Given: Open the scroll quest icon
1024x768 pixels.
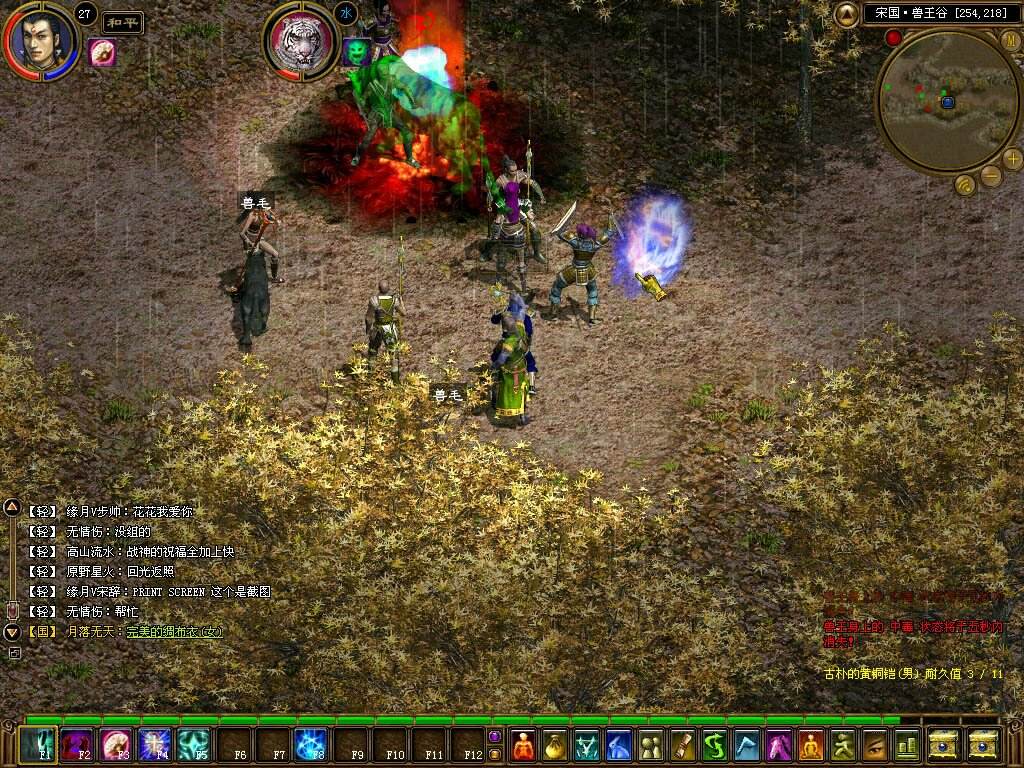Looking at the screenshot, I should (683, 745).
